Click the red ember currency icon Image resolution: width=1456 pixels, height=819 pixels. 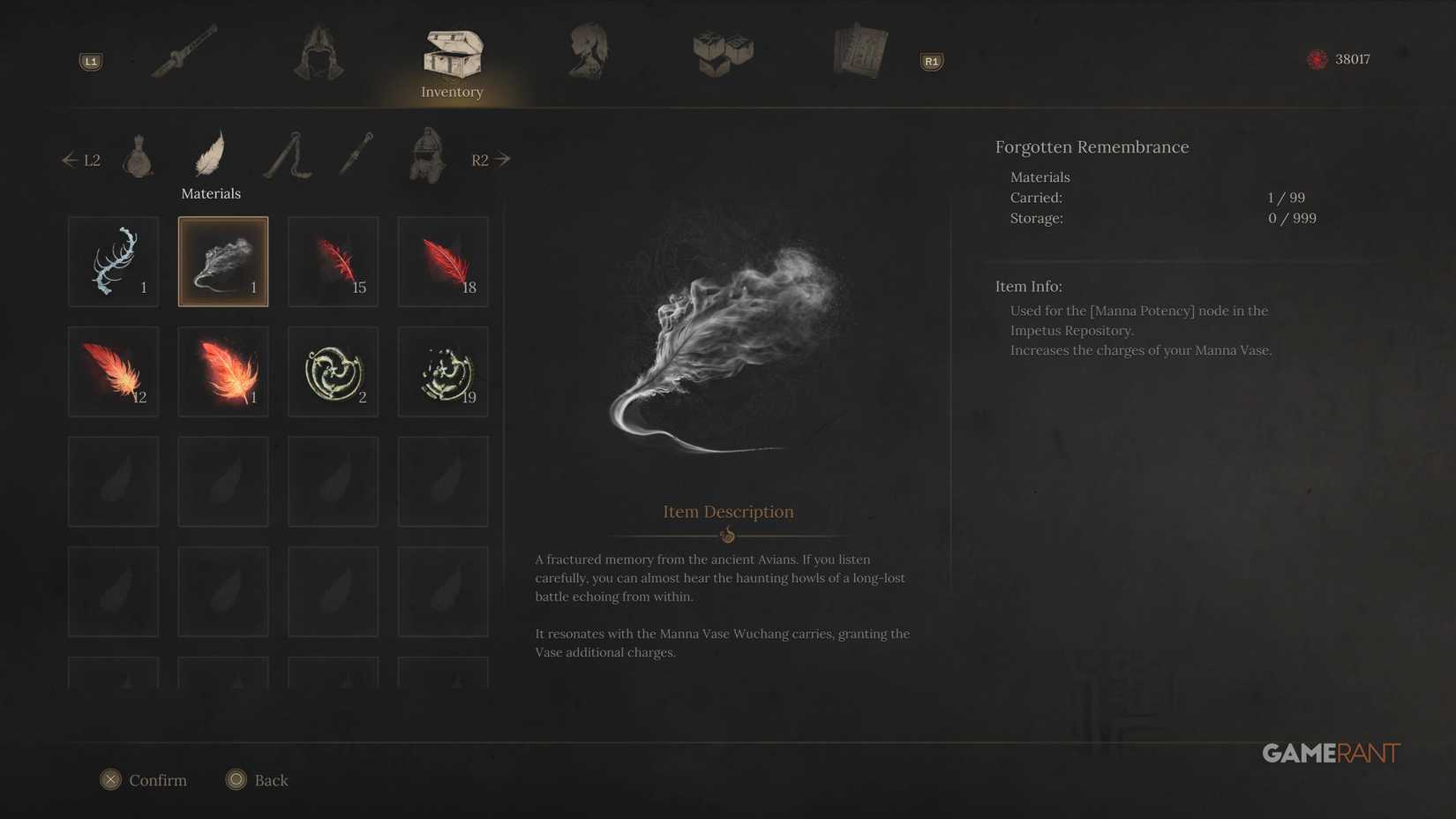(1317, 59)
